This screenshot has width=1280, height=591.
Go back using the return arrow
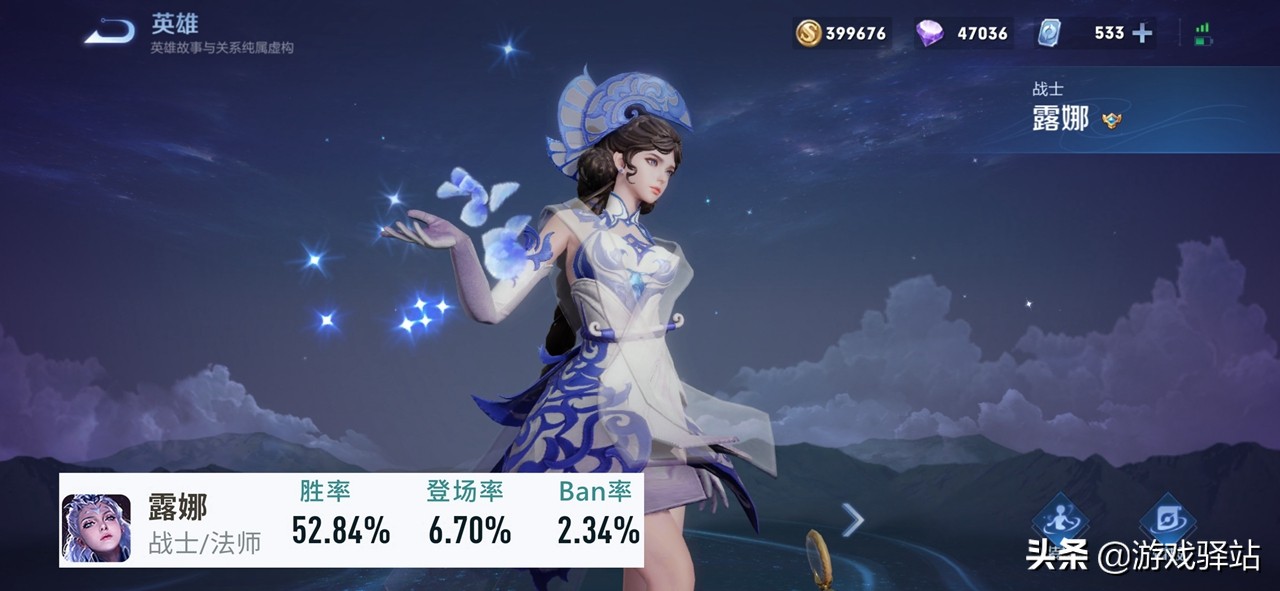coord(110,33)
